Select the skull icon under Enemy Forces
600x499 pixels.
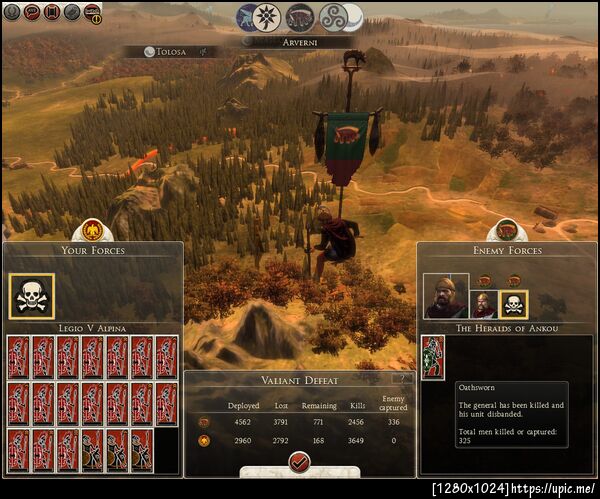point(513,303)
